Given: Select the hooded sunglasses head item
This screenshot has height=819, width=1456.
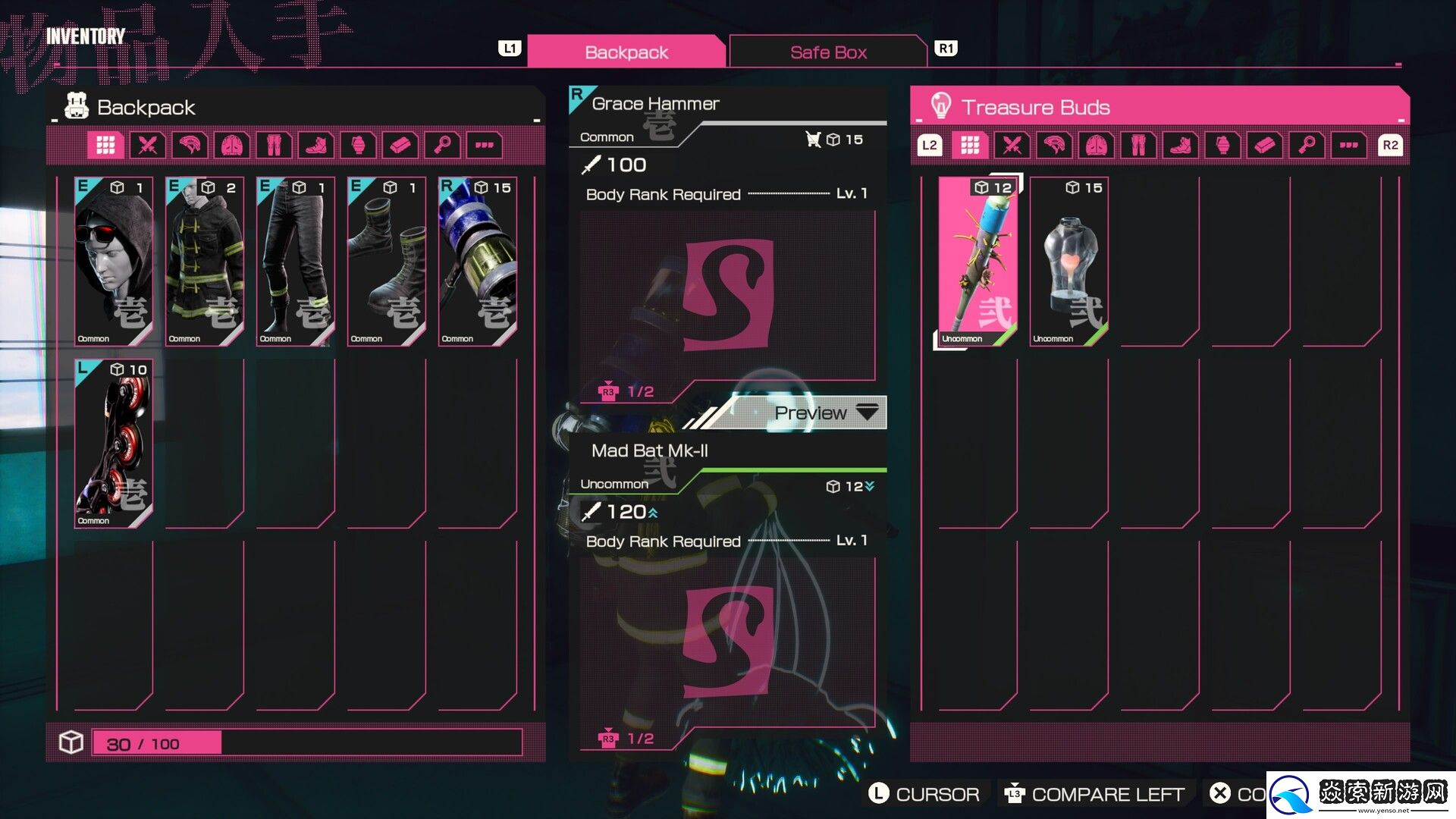Looking at the screenshot, I should coord(114,262).
